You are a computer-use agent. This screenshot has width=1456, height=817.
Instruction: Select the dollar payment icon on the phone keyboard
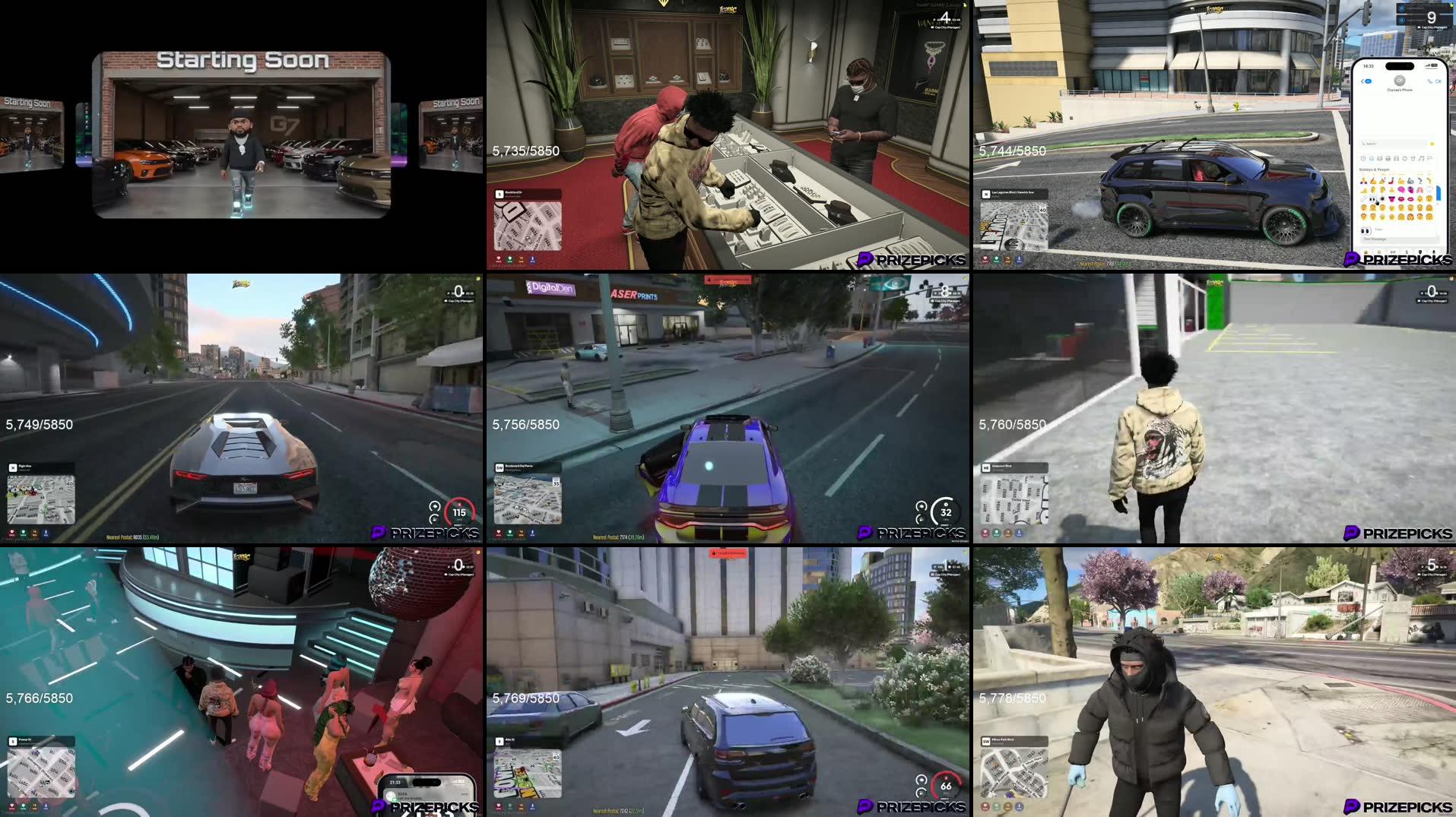[1407, 252]
